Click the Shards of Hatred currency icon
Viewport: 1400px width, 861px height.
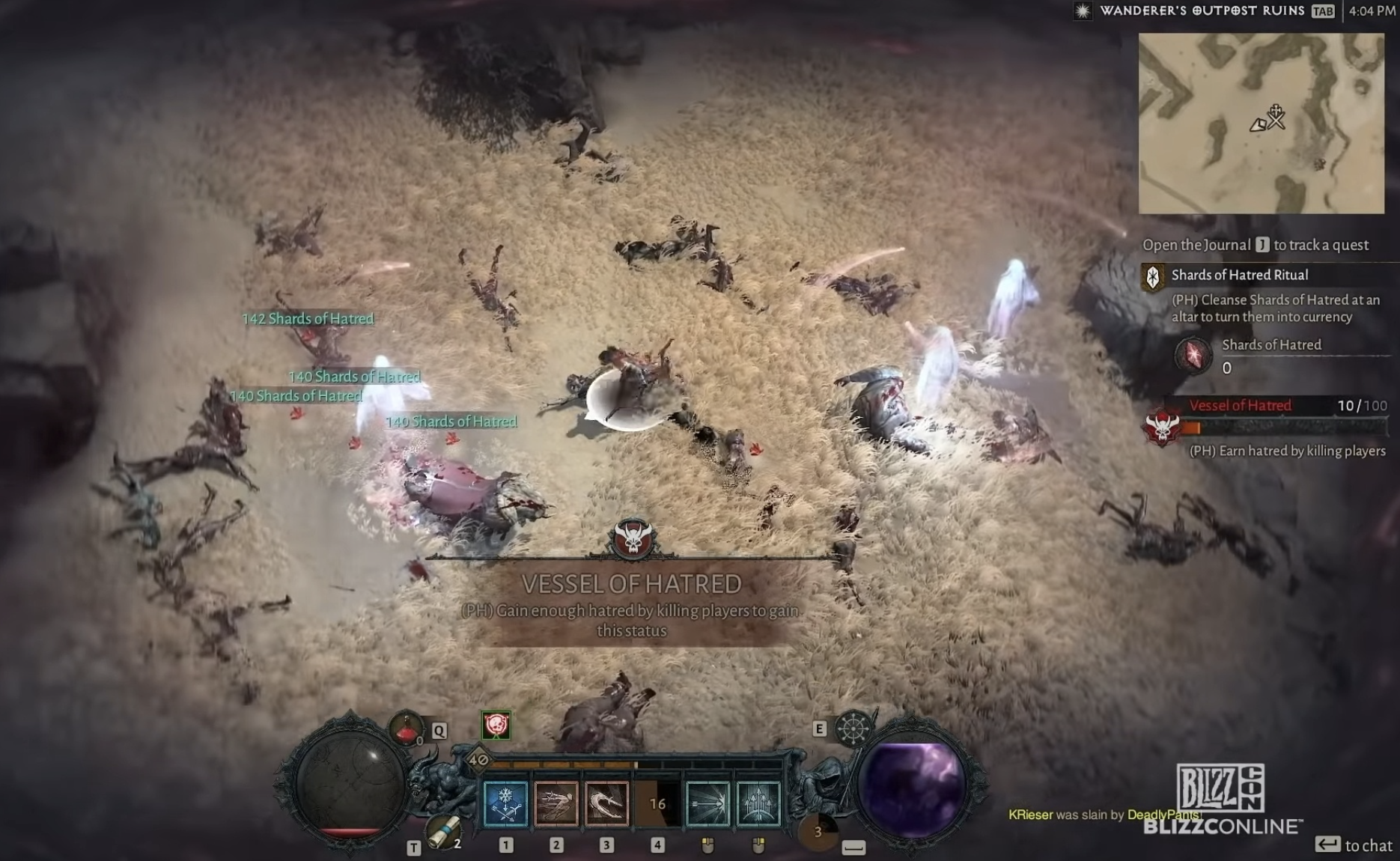point(1193,355)
